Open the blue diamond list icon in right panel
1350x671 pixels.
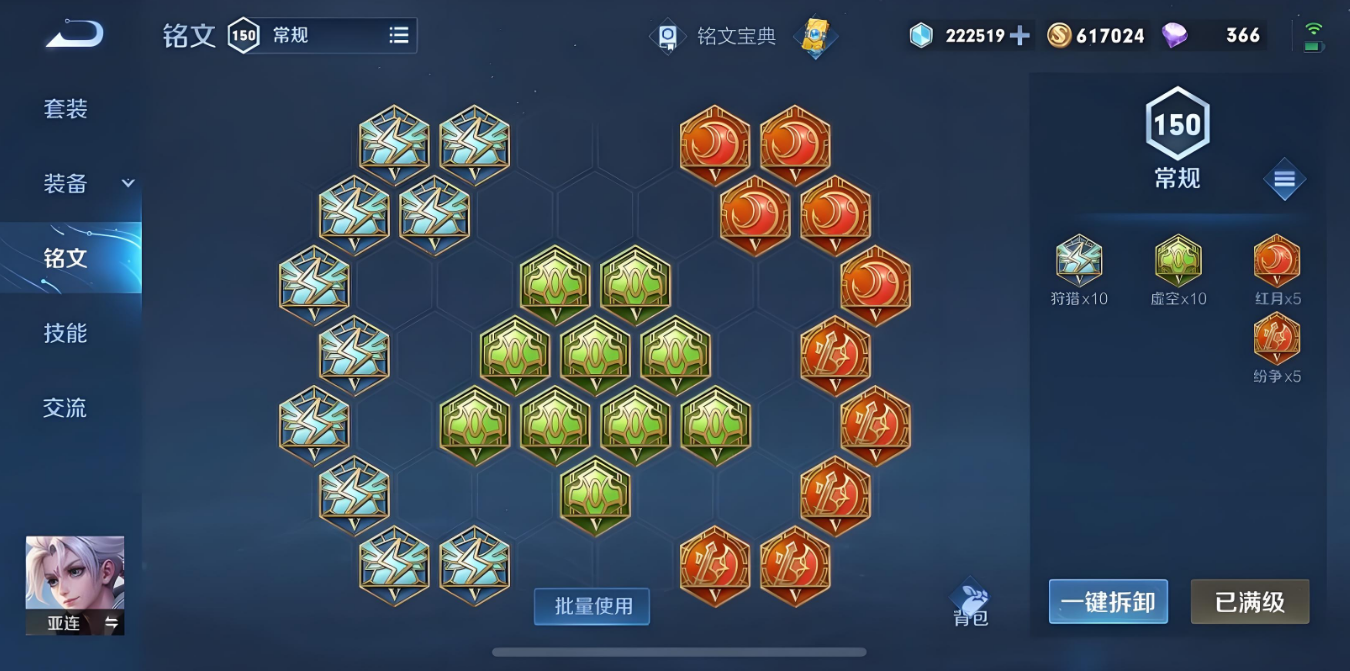point(1284,180)
